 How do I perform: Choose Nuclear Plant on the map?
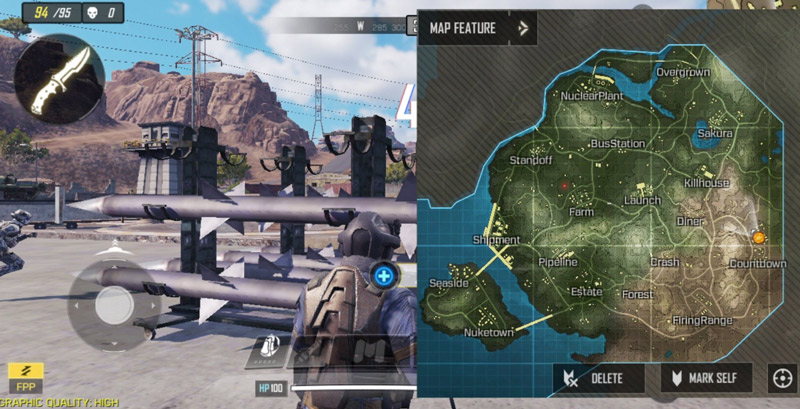(591, 96)
